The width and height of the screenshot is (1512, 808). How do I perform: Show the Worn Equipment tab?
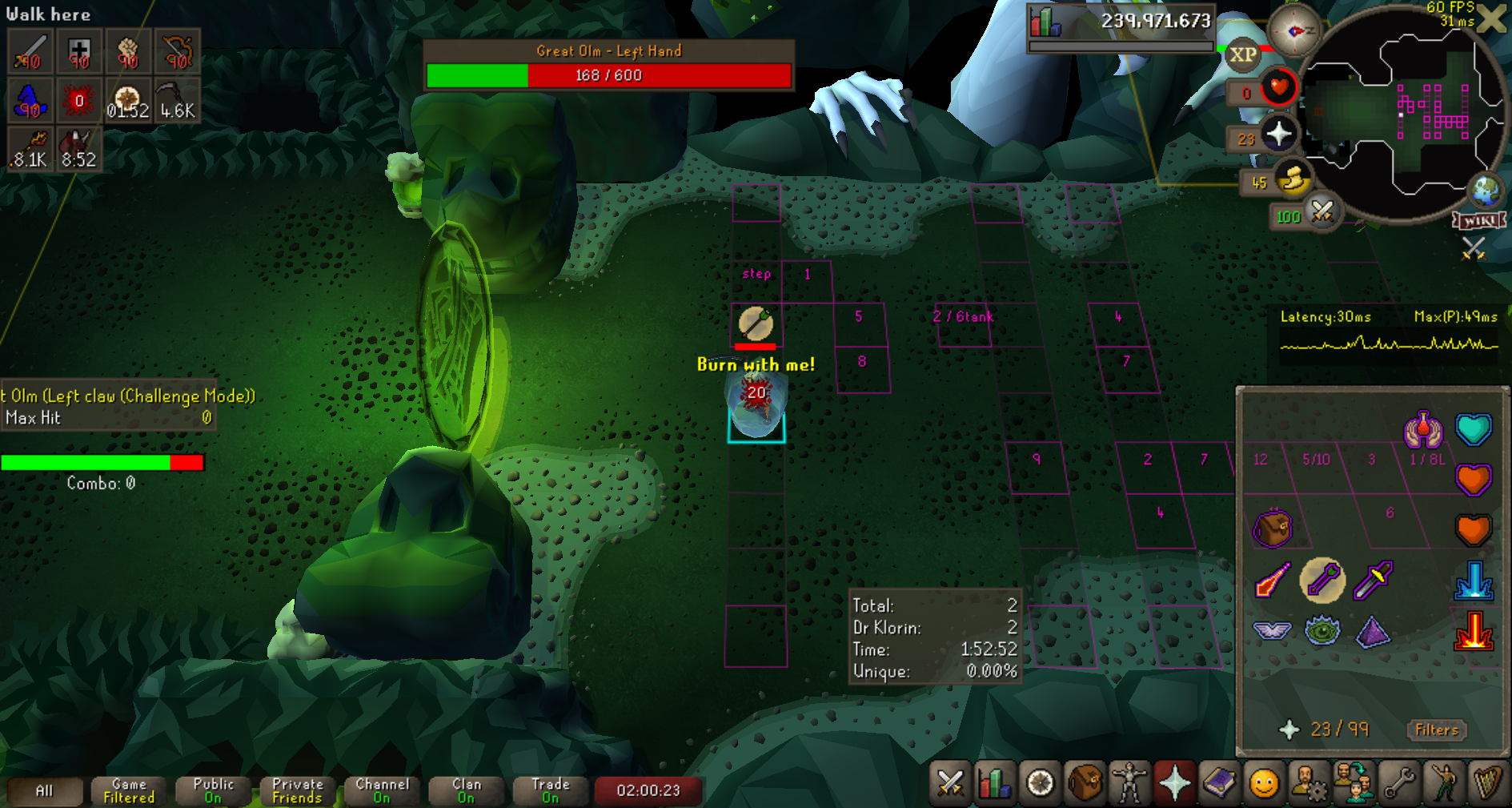coord(1129,782)
